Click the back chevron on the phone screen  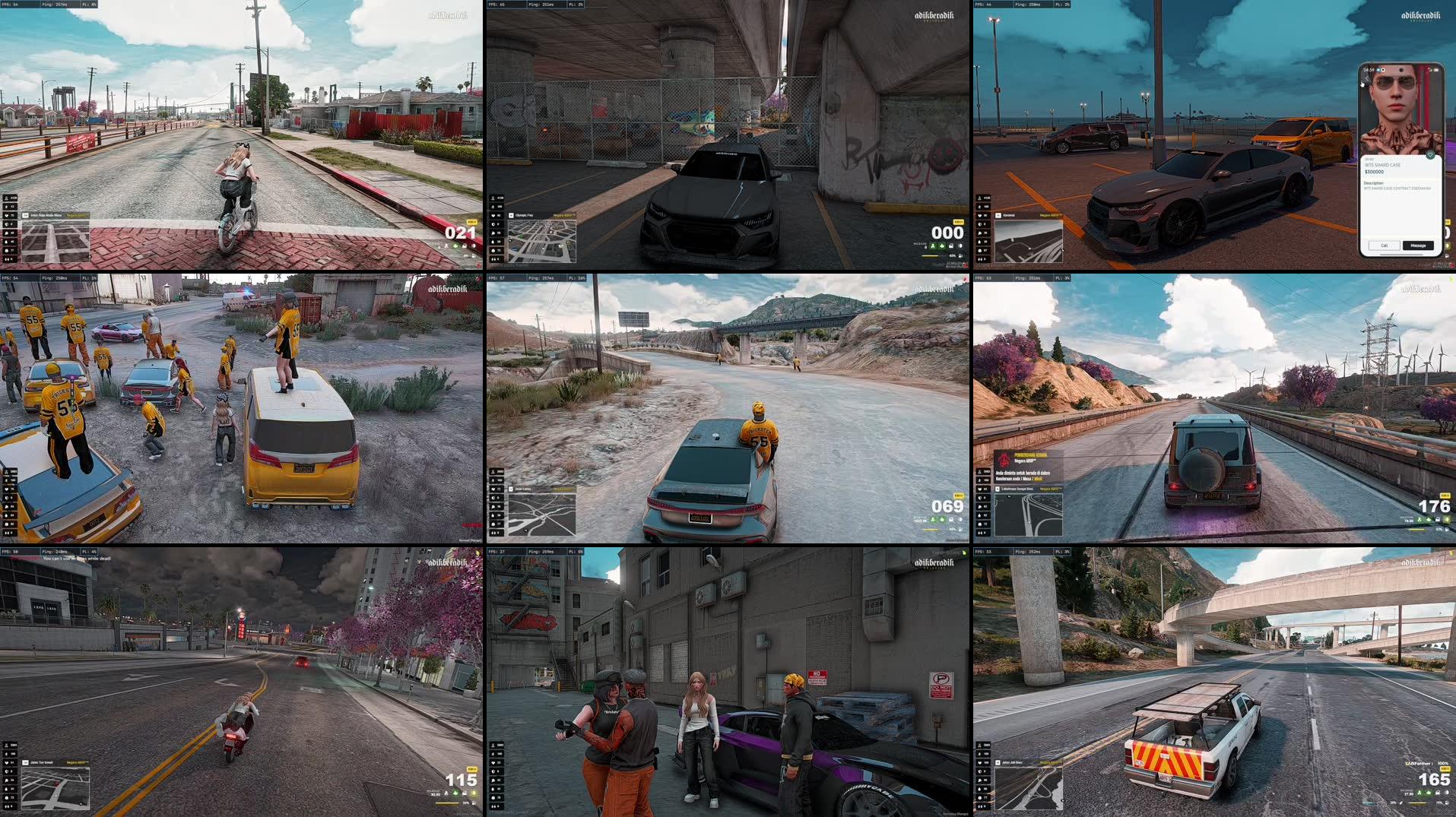tap(1367, 78)
